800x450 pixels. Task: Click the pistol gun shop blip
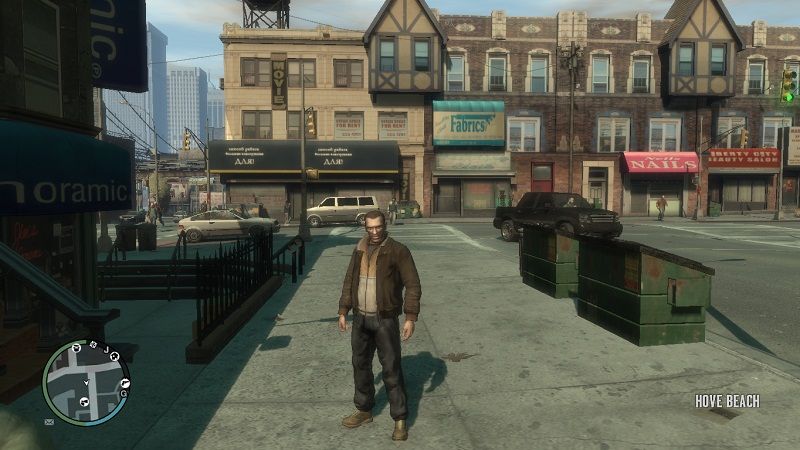pyautogui.click(x=126, y=383)
